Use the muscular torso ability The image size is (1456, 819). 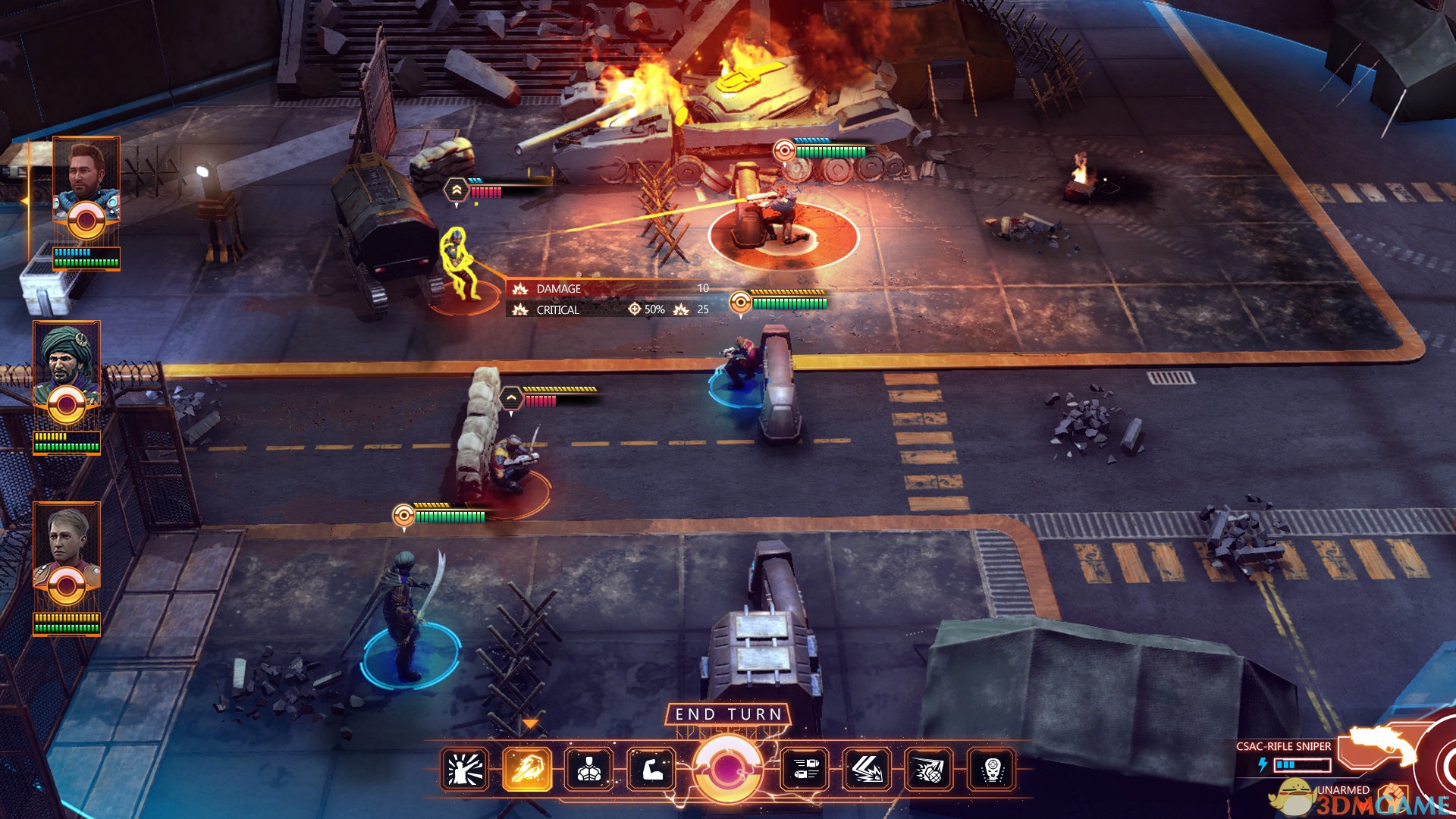(589, 770)
